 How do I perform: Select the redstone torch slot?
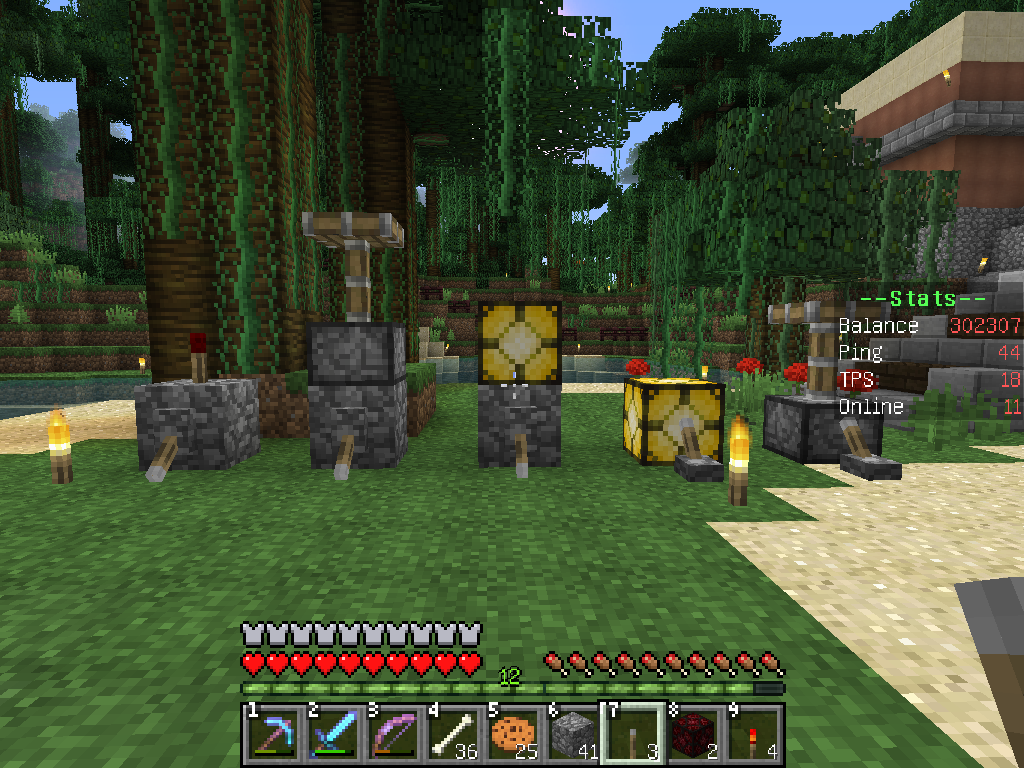[753, 735]
